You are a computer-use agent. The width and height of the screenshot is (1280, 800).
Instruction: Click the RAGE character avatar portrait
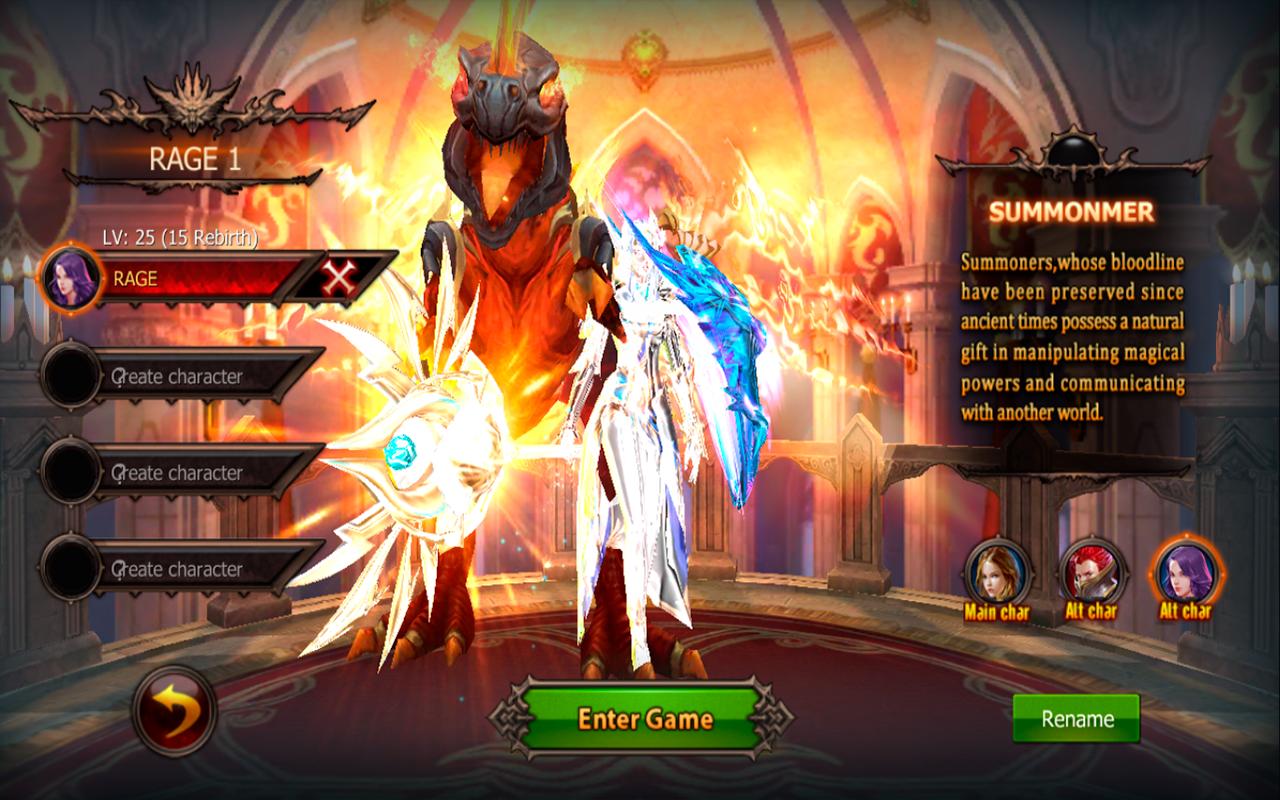pos(73,279)
